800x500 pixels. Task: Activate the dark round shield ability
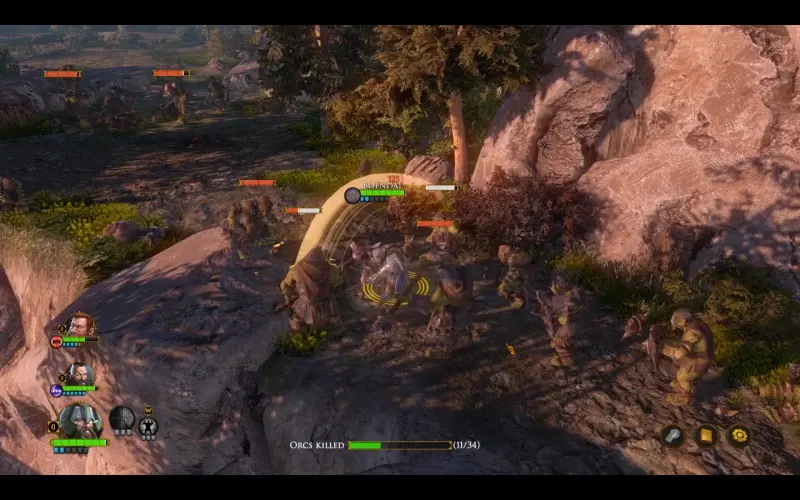122,417
